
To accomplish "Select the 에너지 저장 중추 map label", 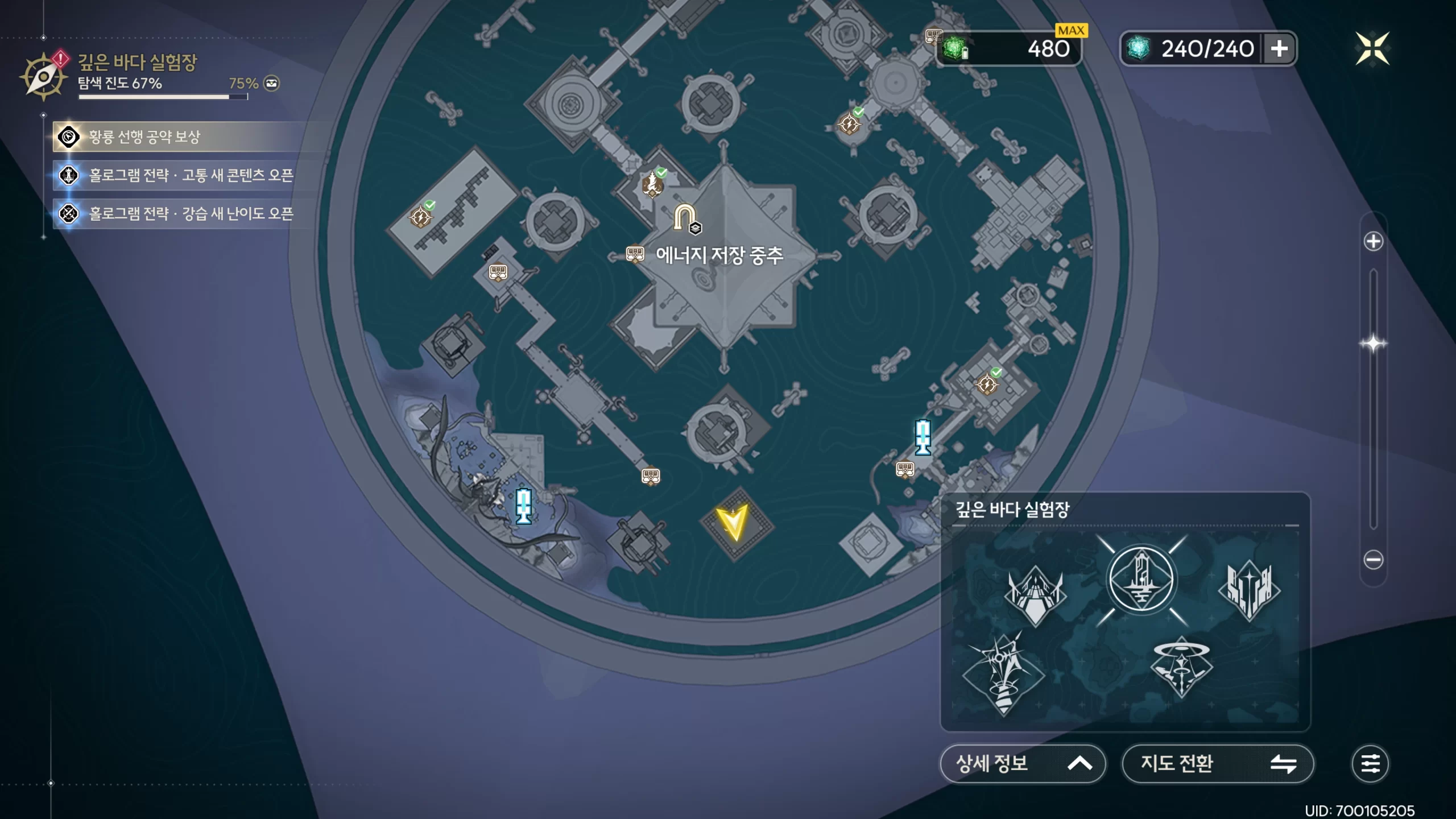I will coord(719,255).
